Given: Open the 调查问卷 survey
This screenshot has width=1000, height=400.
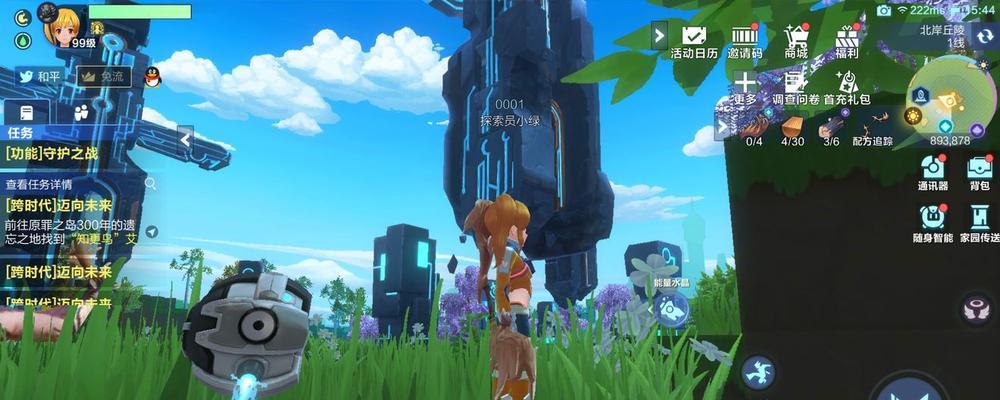Looking at the screenshot, I should pyautogui.click(x=795, y=87).
